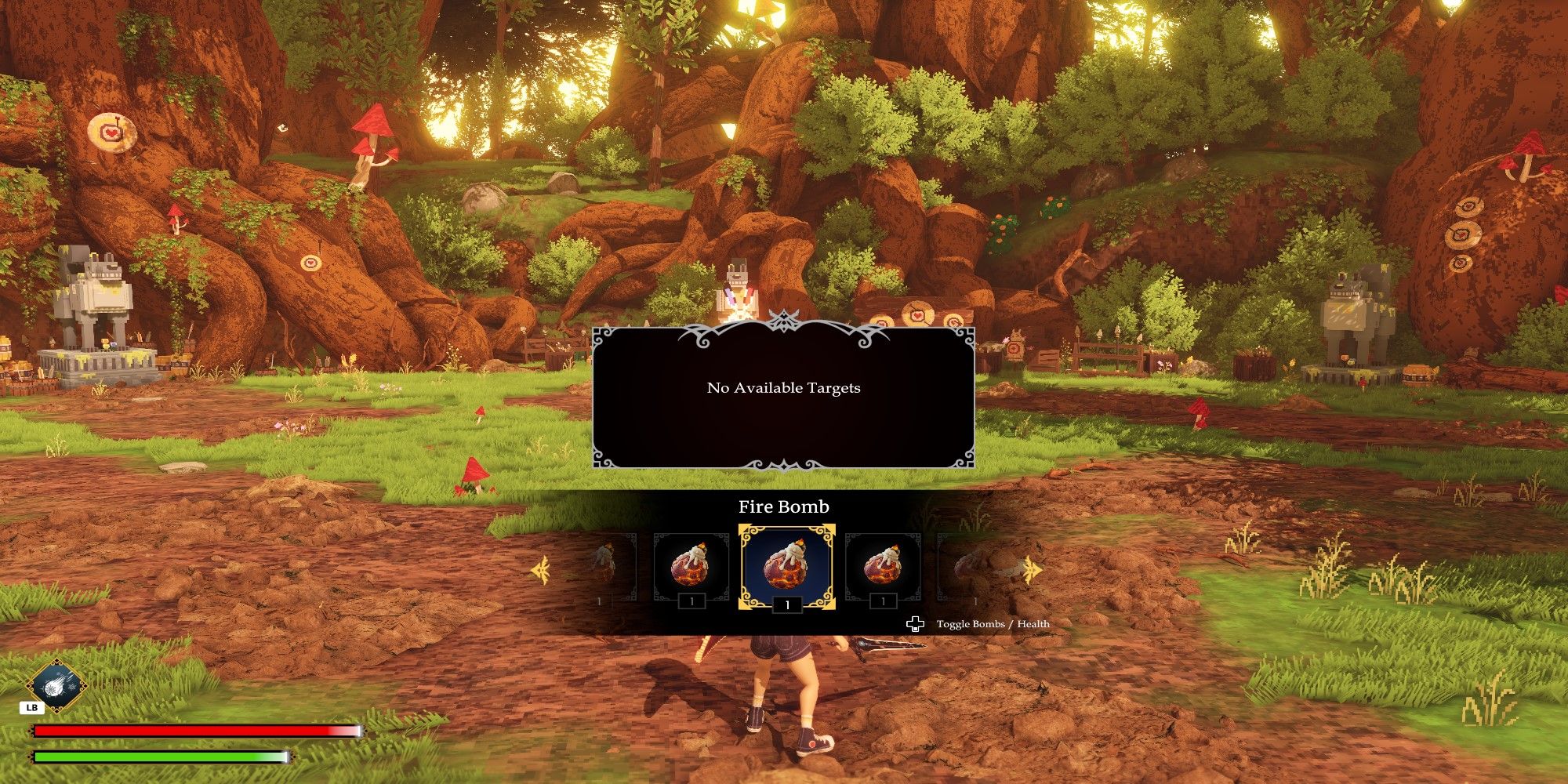Click the left gold arrow to cycle bombs
The image size is (1568, 784).
(543, 570)
